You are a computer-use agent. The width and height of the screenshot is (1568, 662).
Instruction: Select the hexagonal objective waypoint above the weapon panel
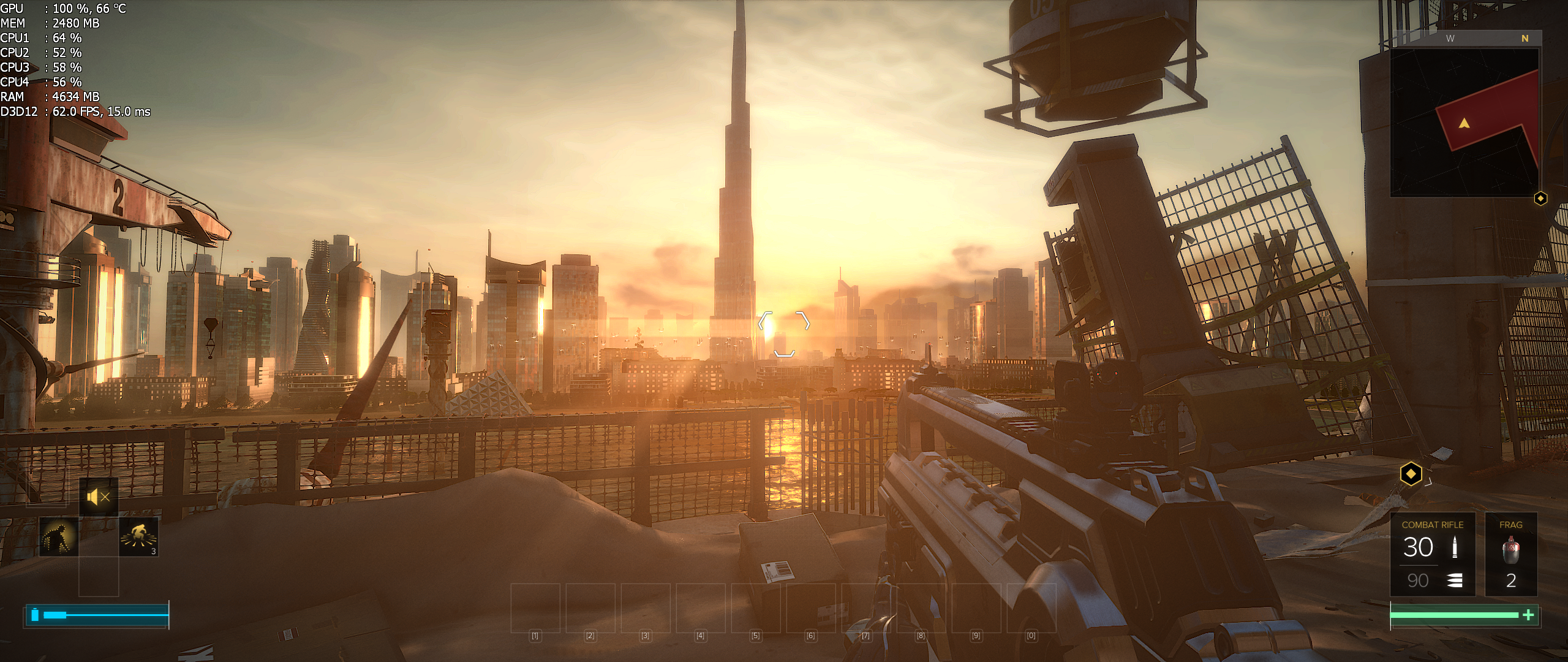[1411, 474]
